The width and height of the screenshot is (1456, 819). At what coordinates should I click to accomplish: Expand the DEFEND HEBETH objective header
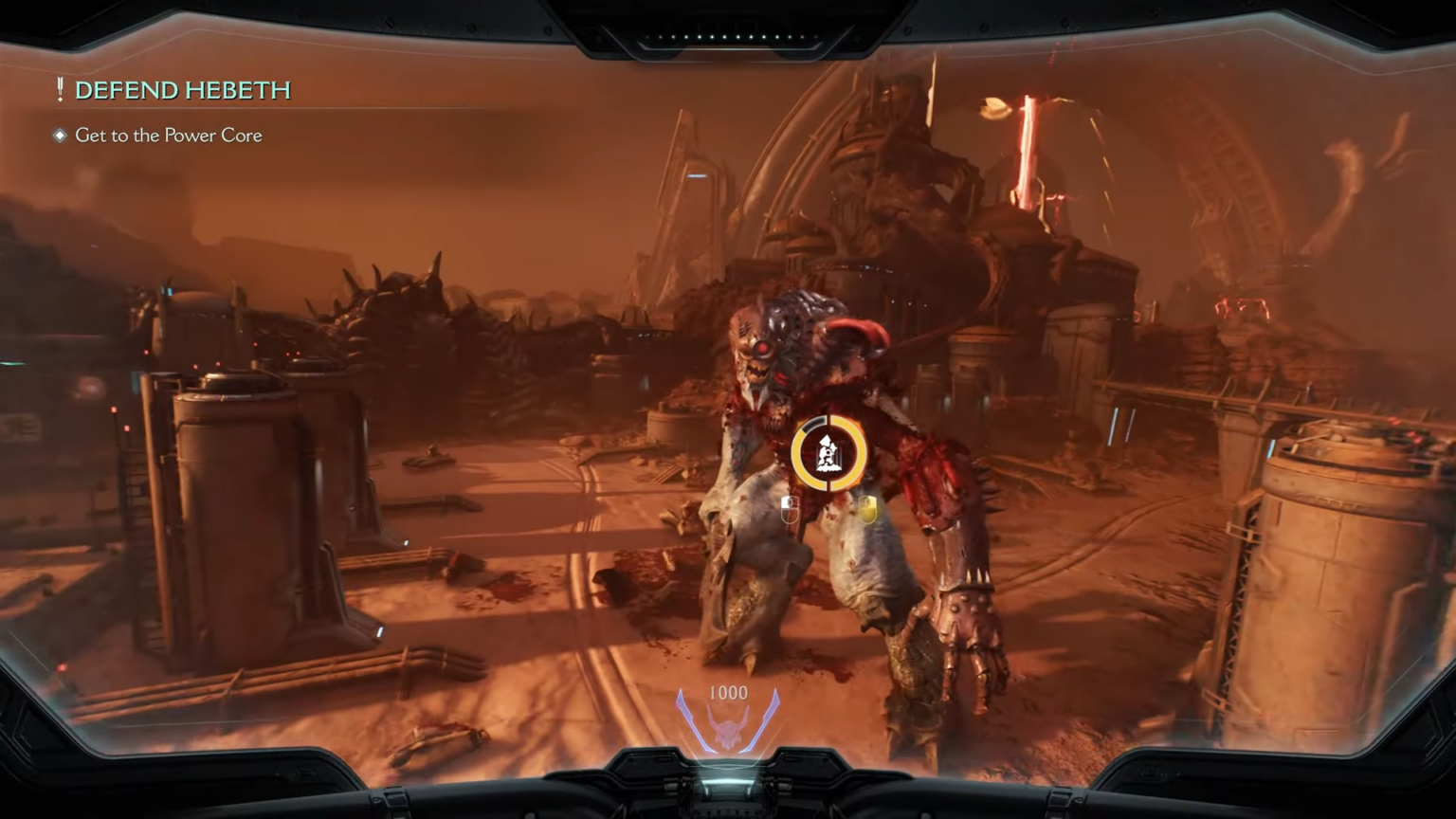pyautogui.click(x=184, y=90)
